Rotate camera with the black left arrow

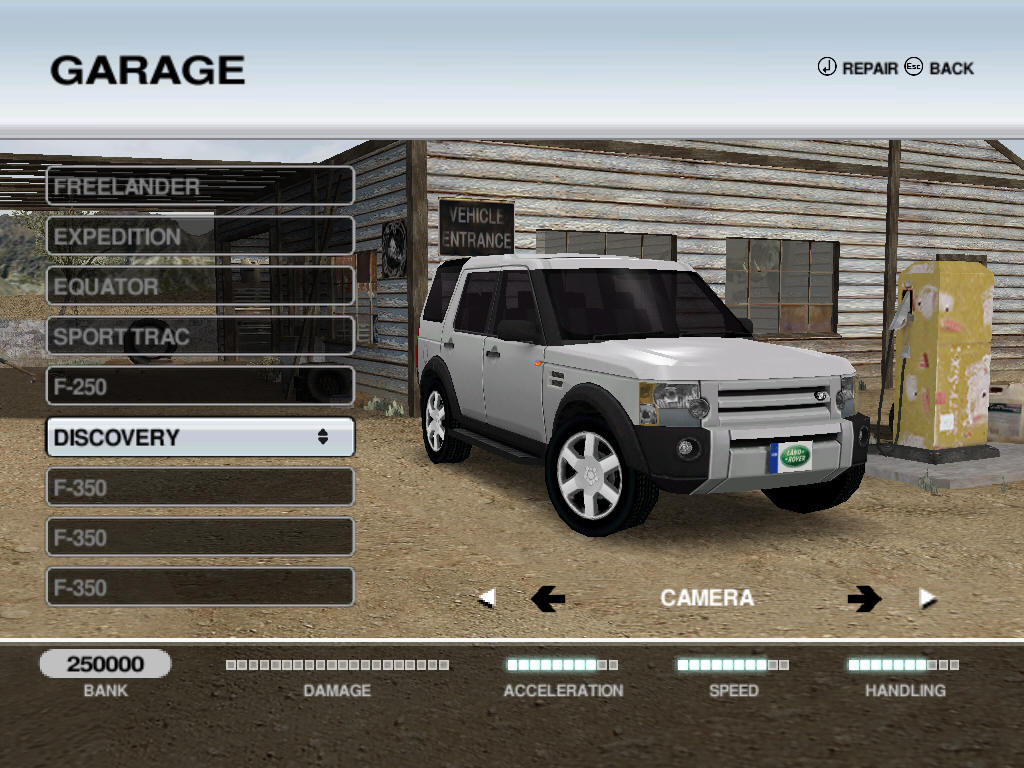547,599
